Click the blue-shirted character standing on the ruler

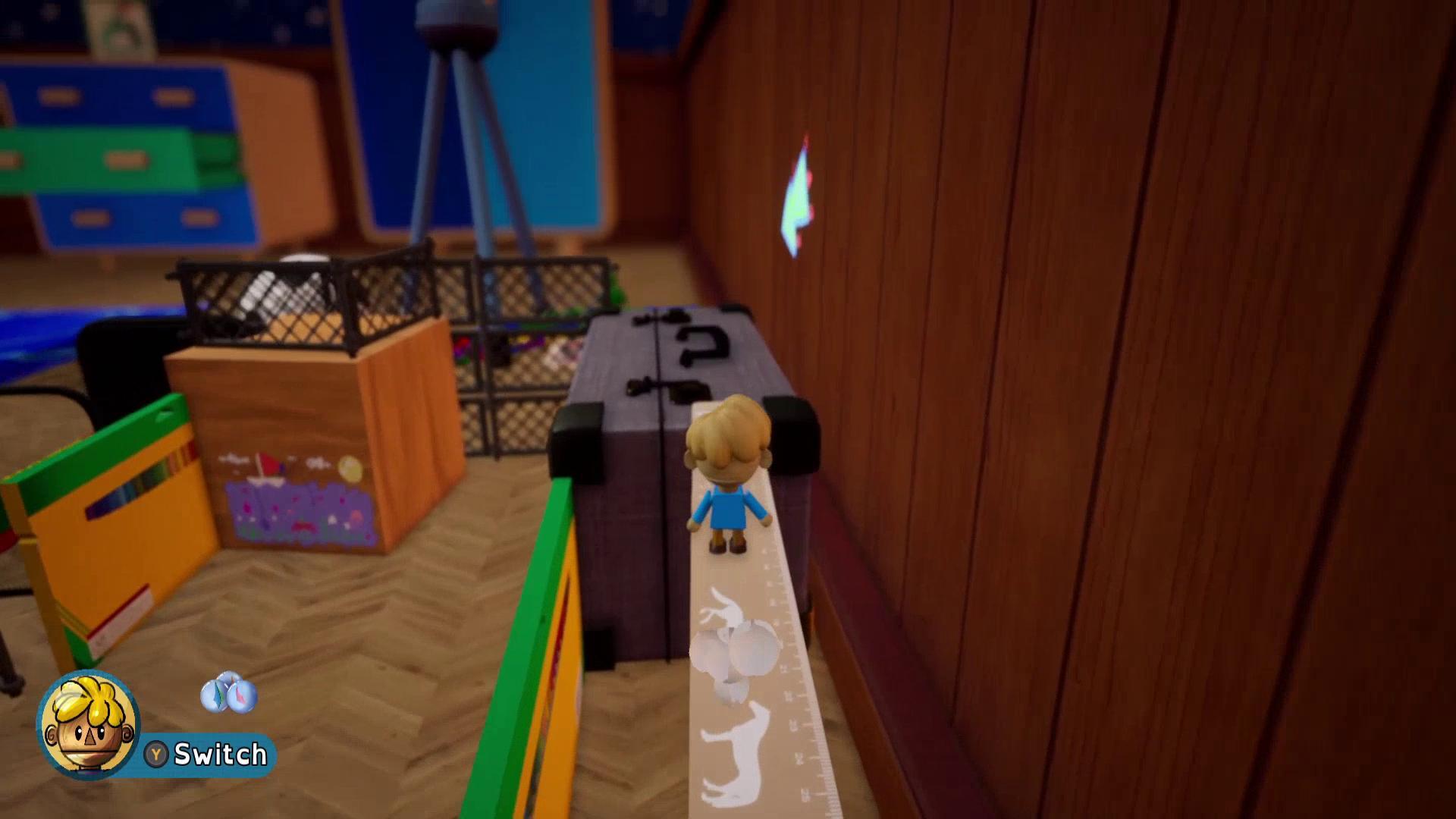728,485
